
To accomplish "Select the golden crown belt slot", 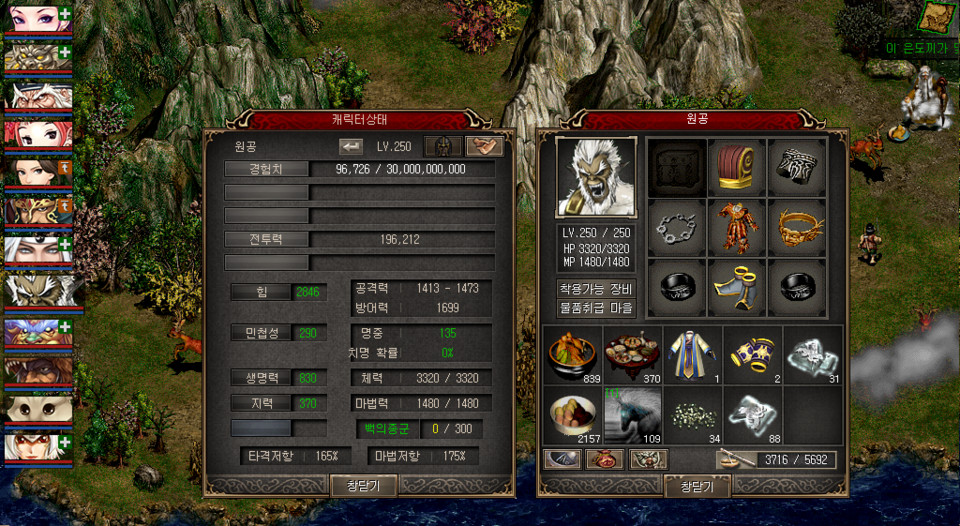I will tap(796, 228).
